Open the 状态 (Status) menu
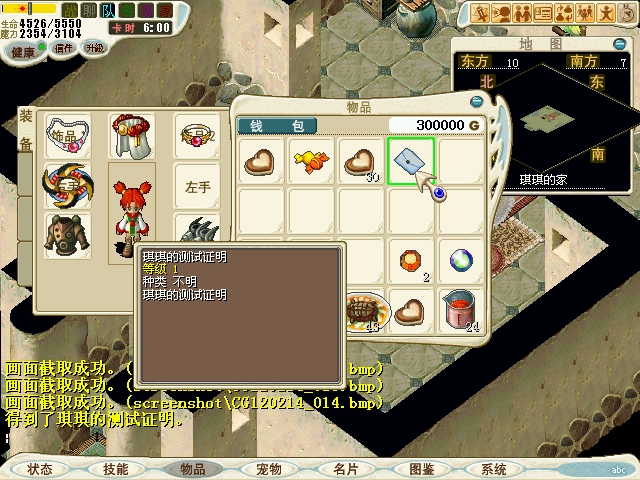This screenshot has width=640, height=480. coord(40,468)
